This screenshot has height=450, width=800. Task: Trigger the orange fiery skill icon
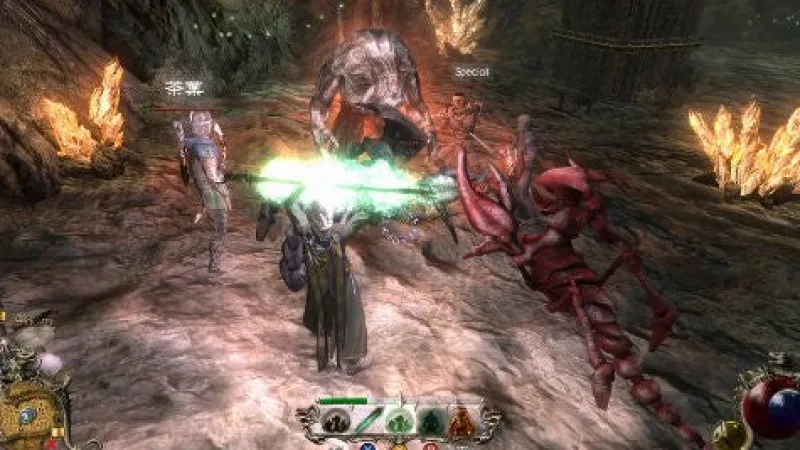pos(461,422)
